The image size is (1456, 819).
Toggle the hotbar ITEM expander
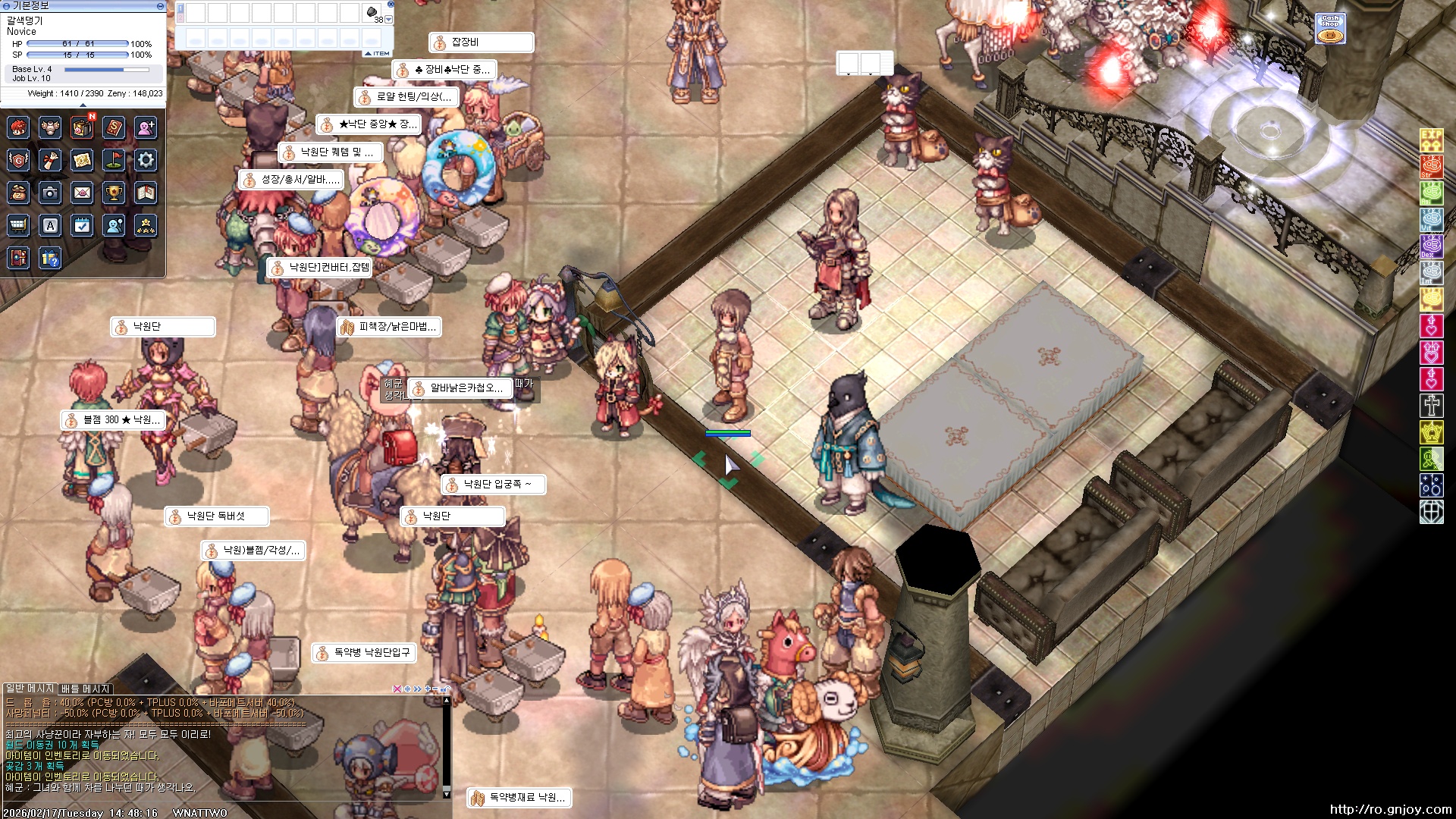[x=378, y=53]
